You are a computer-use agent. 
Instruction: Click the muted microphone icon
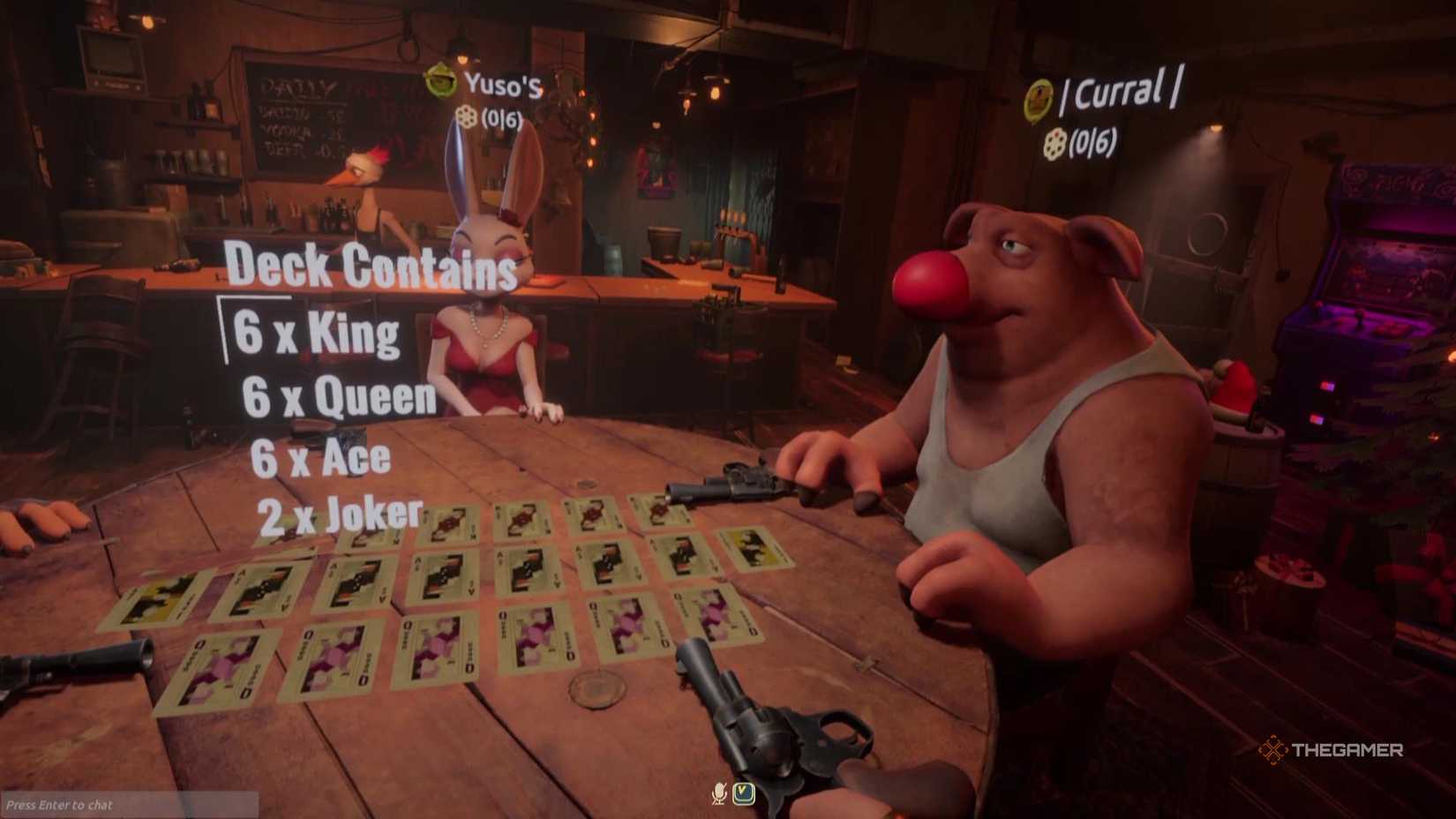[717, 793]
